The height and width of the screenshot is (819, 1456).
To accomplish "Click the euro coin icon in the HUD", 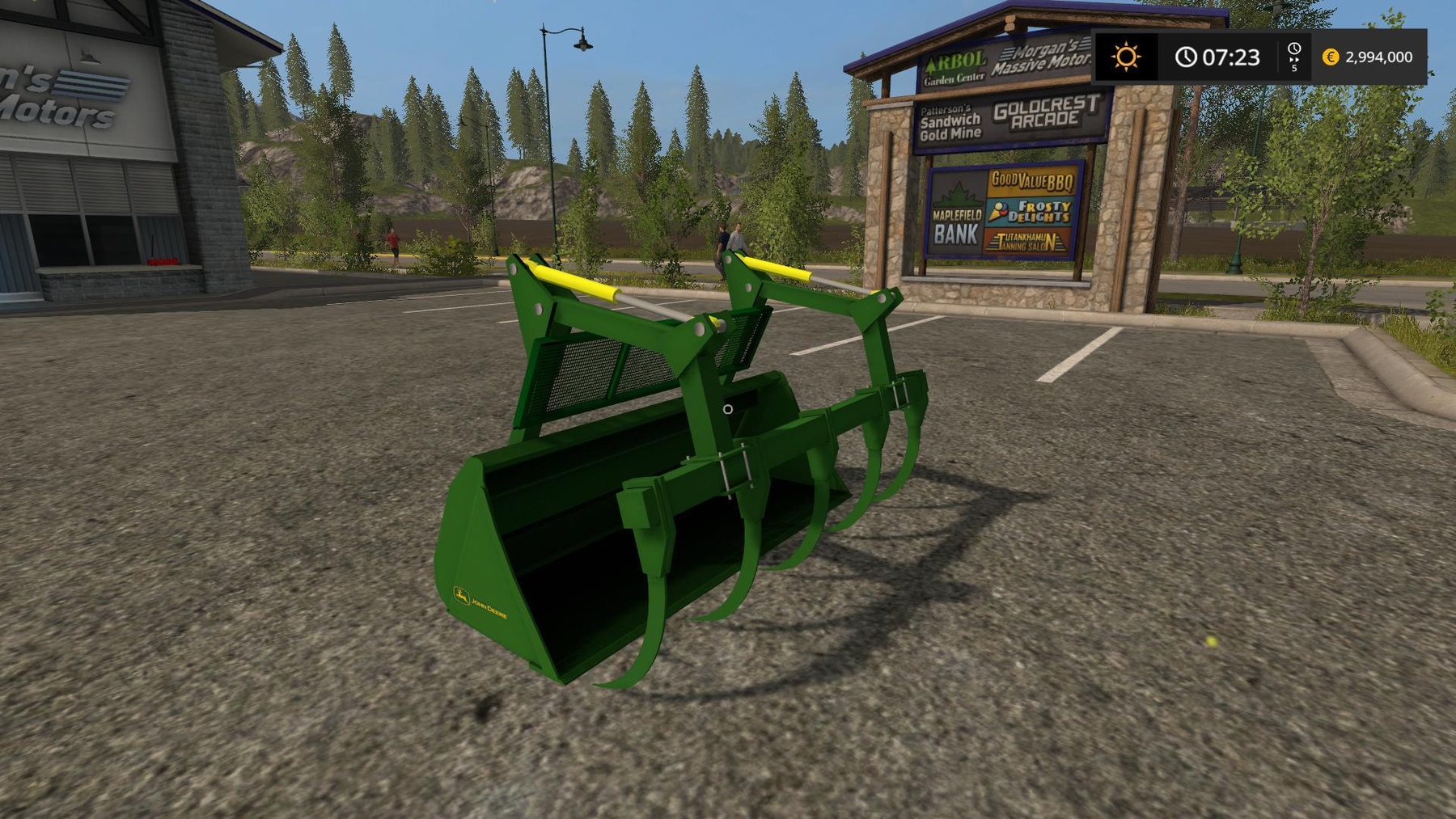I will (x=1329, y=57).
